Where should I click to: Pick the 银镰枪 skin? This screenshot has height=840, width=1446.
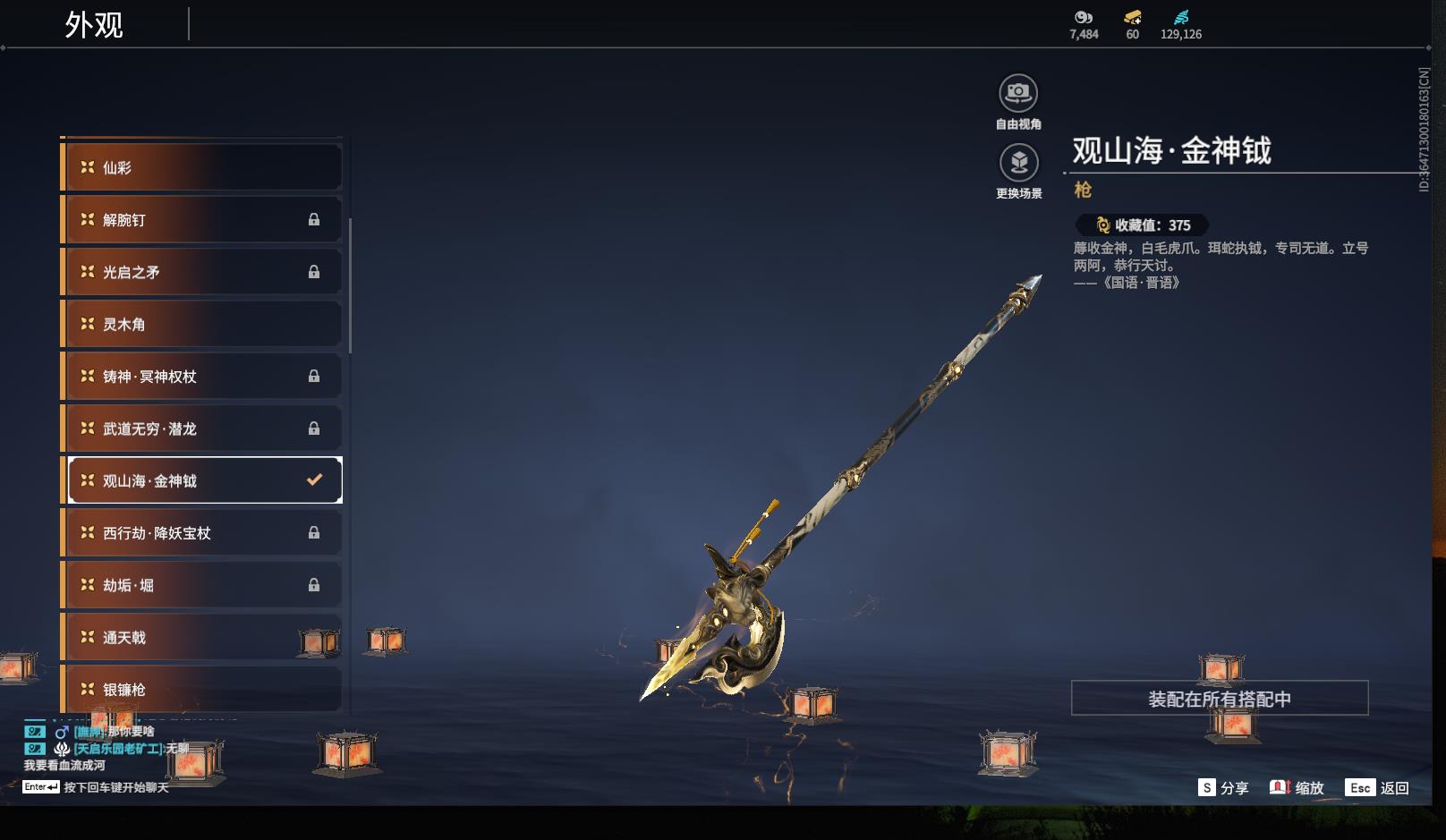pyautogui.click(x=201, y=689)
